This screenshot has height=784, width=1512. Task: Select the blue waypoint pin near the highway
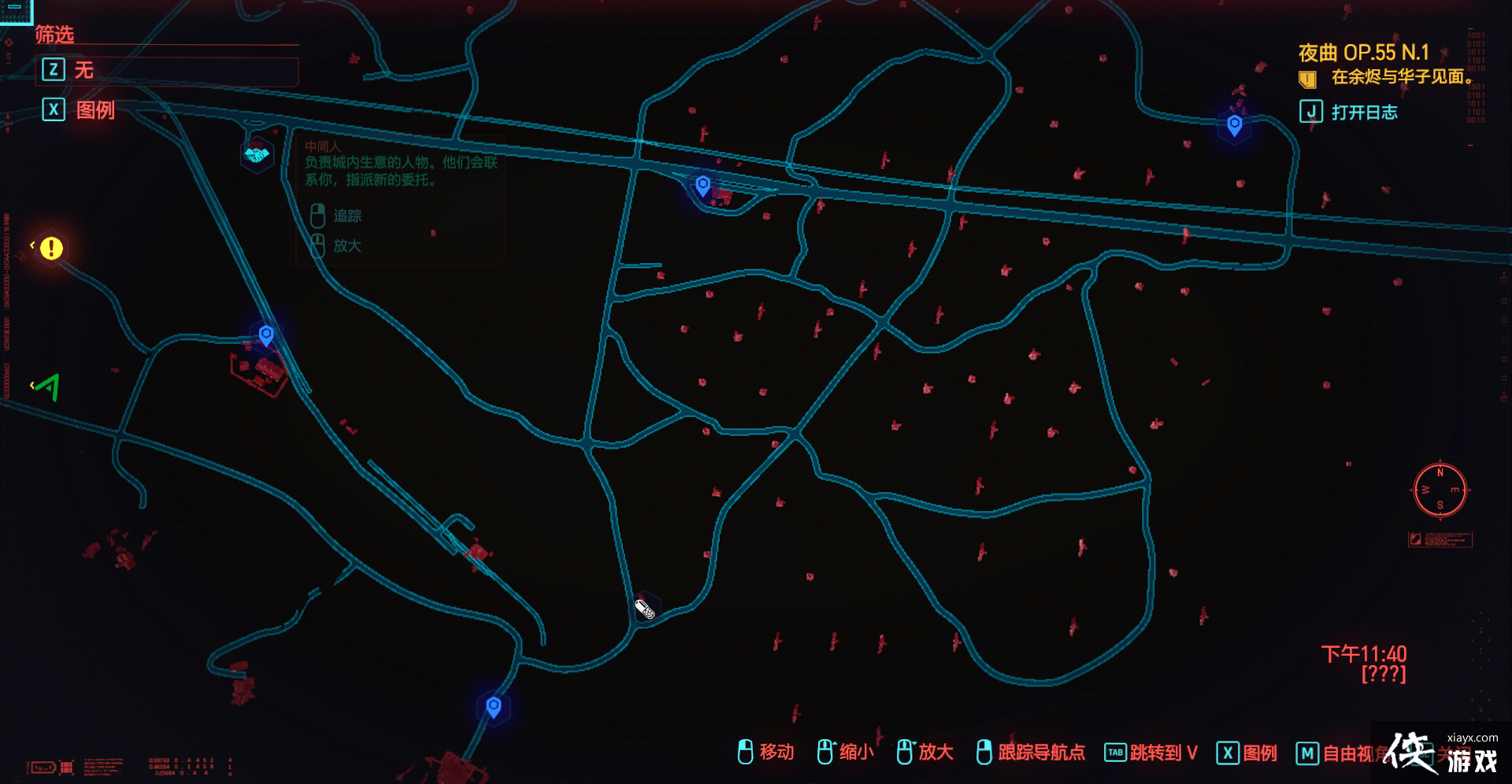[x=702, y=186]
